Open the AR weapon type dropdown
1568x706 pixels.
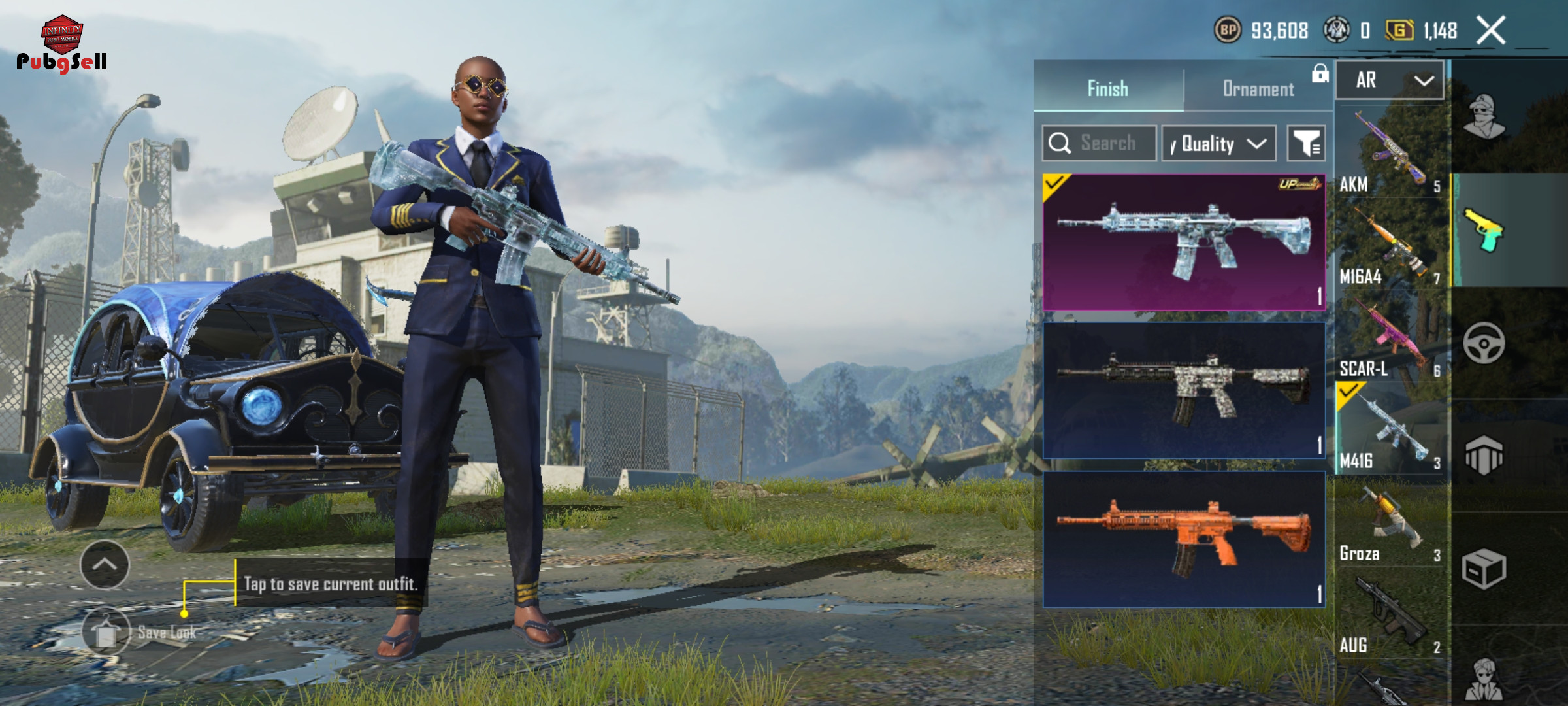[x=1390, y=80]
